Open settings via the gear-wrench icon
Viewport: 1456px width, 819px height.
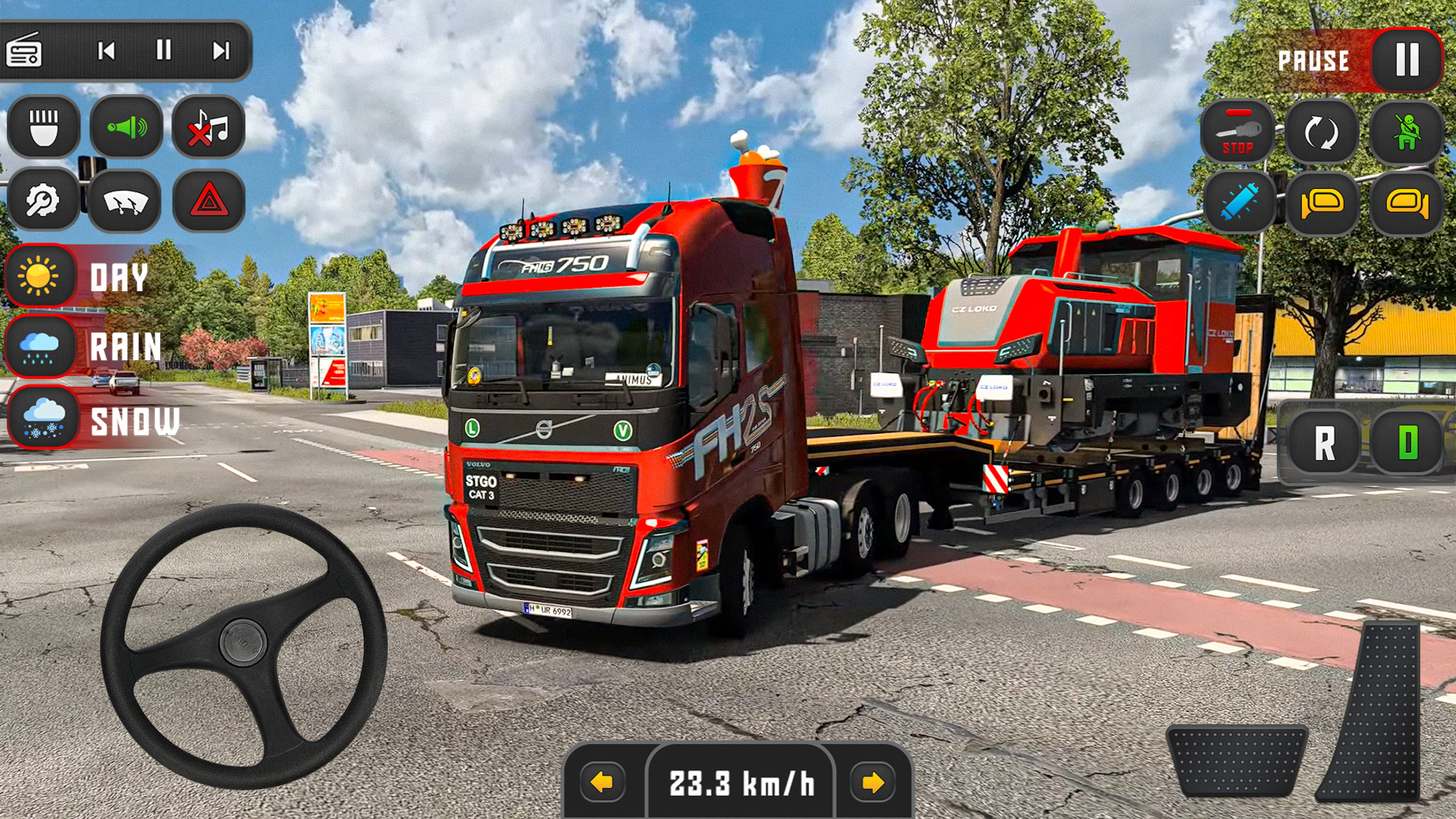click(x=43, y=199)
